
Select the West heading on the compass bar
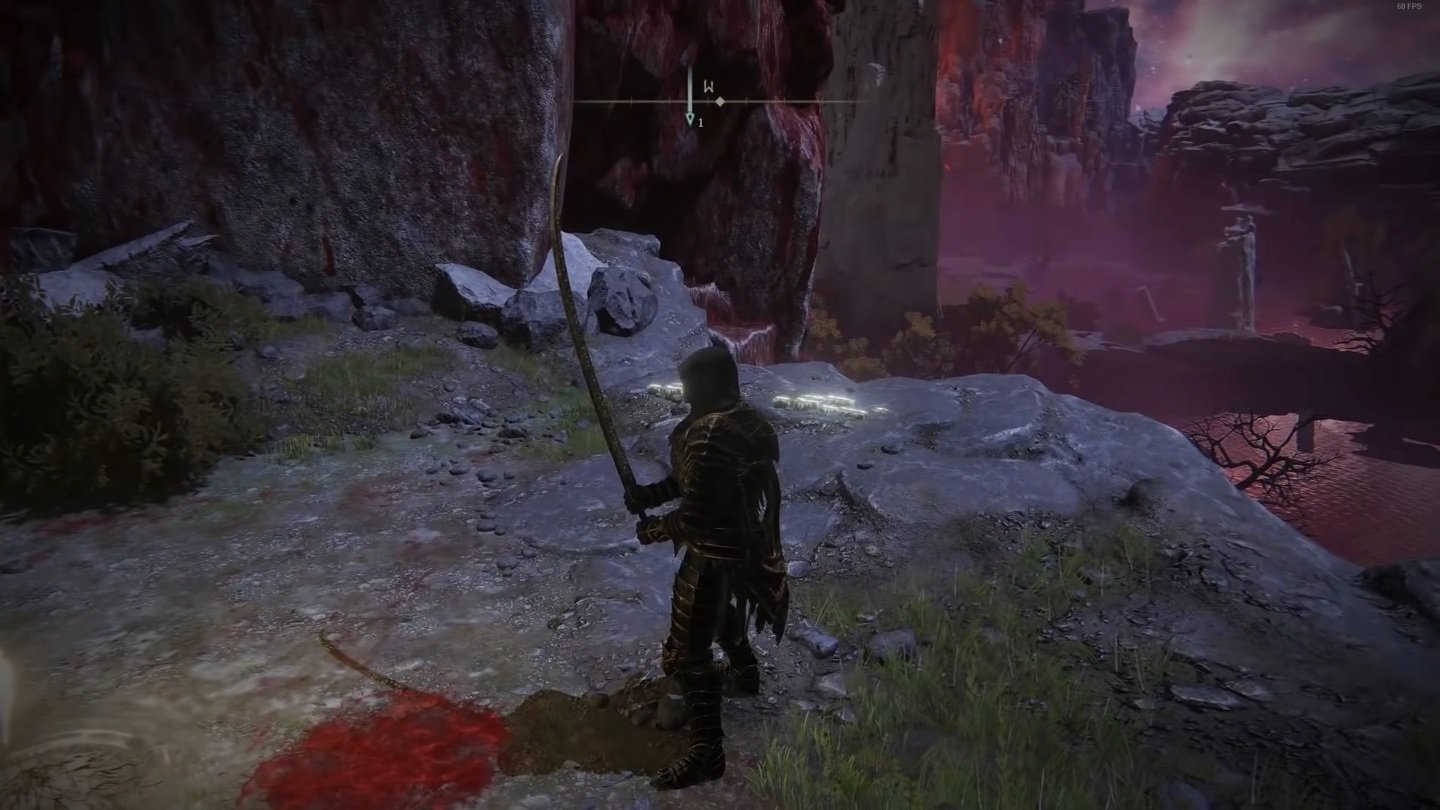(709, 87)
